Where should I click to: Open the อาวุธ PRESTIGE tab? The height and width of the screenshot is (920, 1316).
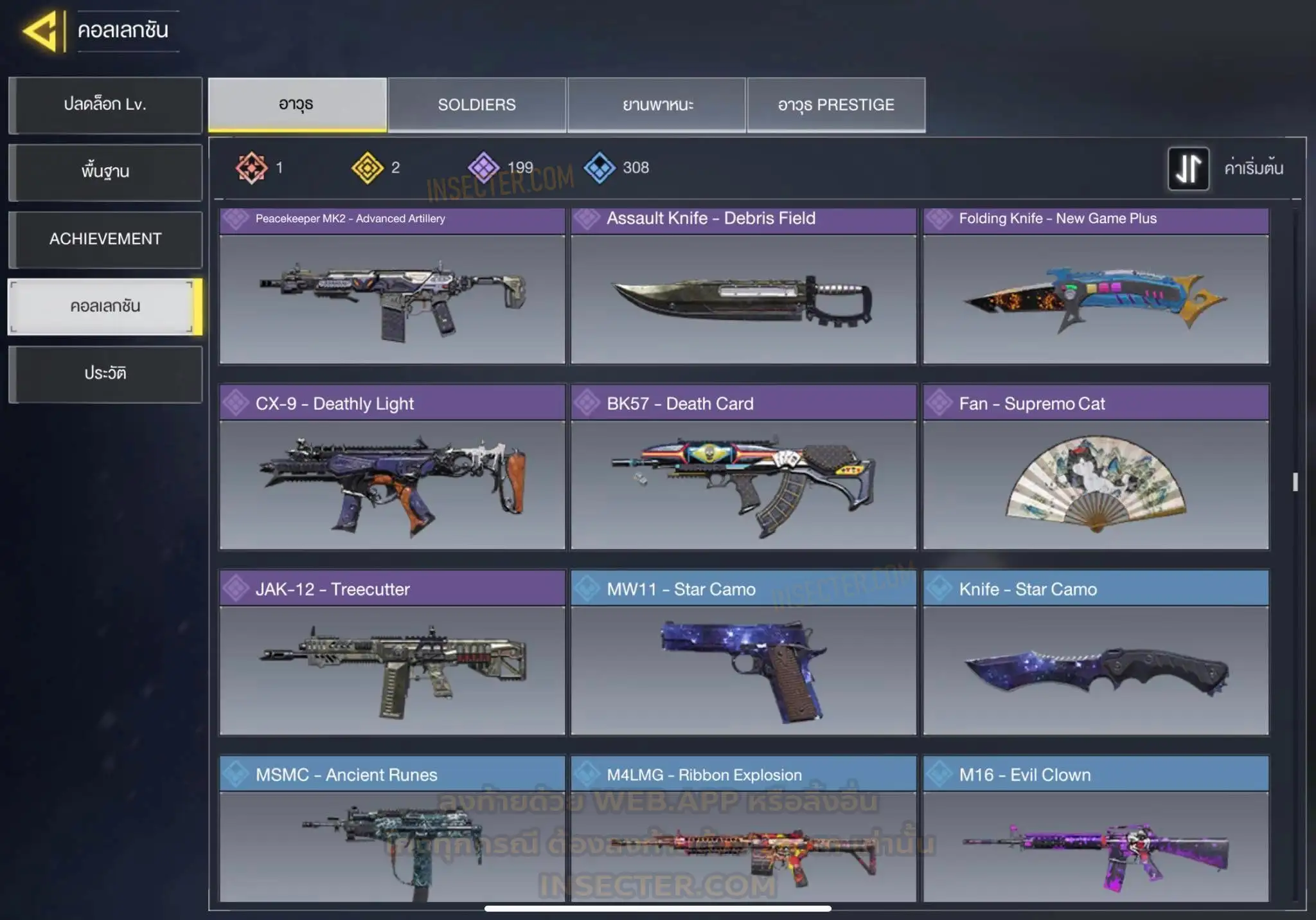point(836,105)
